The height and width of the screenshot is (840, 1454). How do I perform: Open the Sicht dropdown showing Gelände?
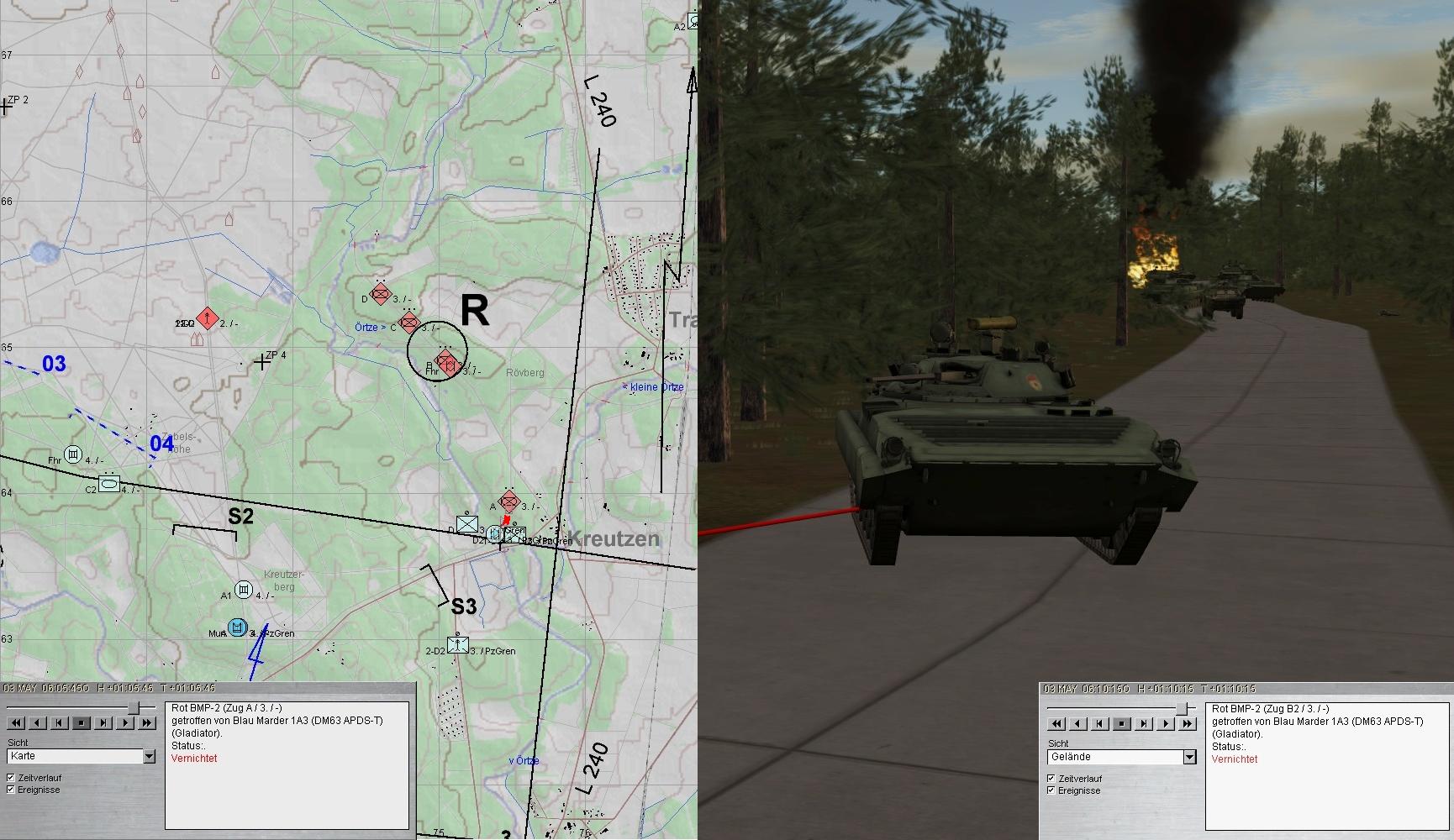point(1189,758)
